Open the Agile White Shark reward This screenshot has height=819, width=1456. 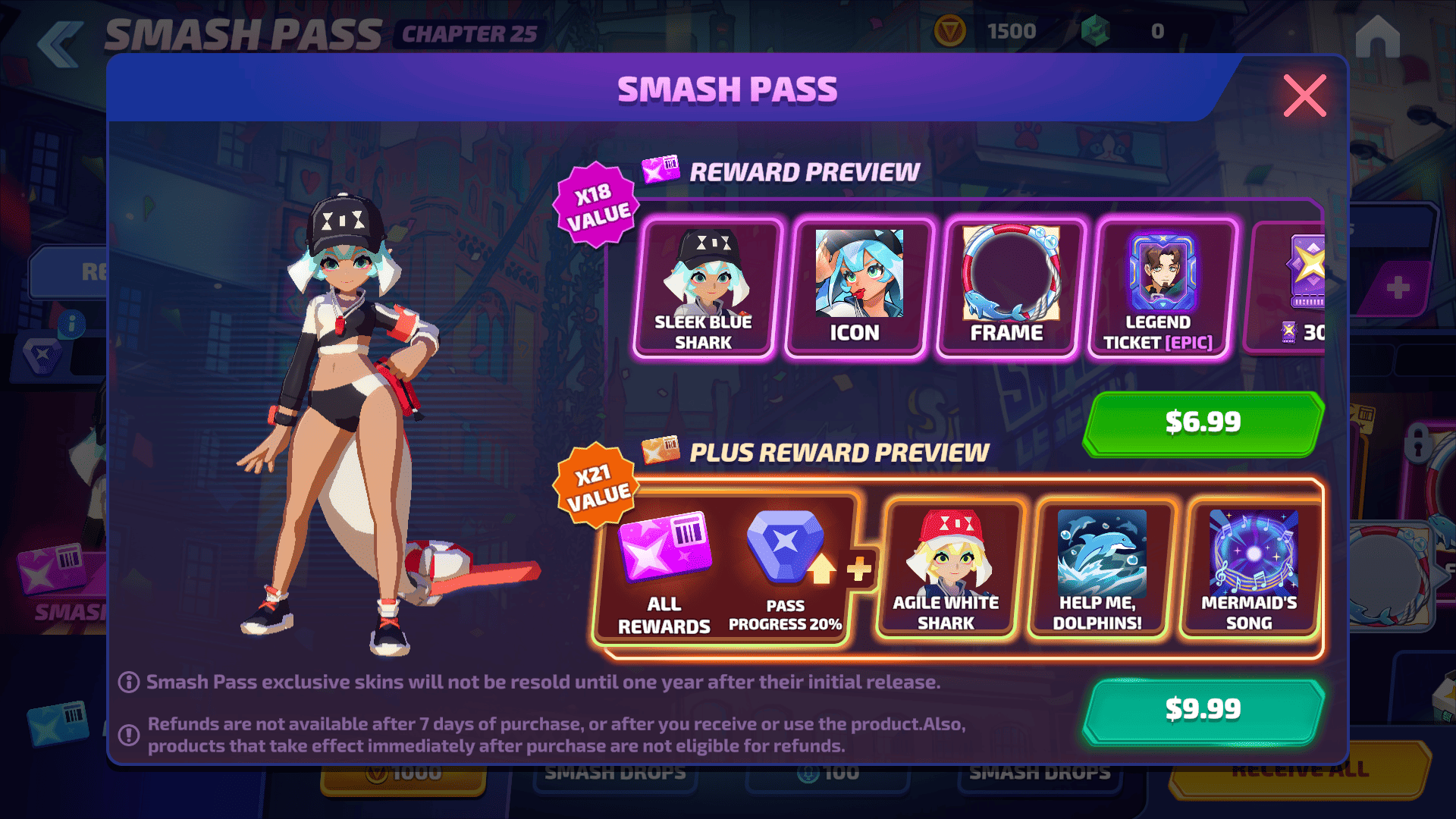pos(946,569)
